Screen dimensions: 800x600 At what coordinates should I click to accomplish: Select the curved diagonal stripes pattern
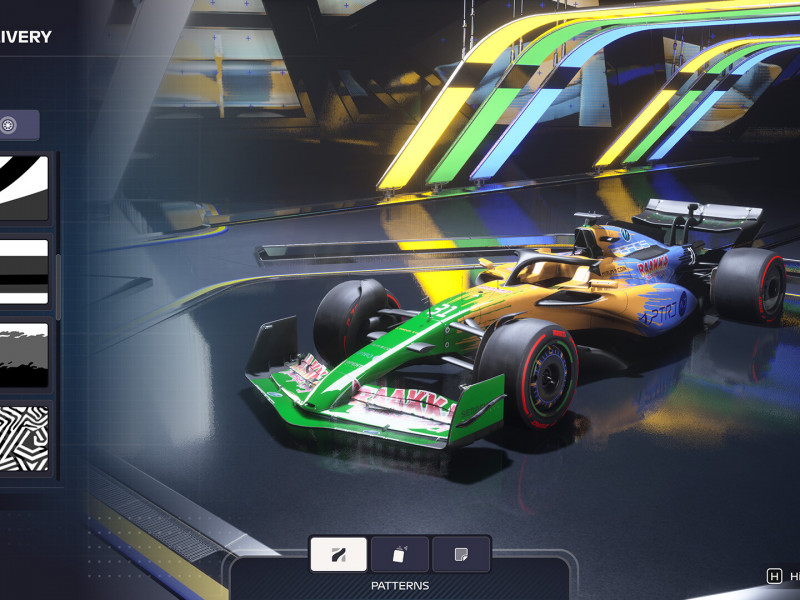click(23, 187)
